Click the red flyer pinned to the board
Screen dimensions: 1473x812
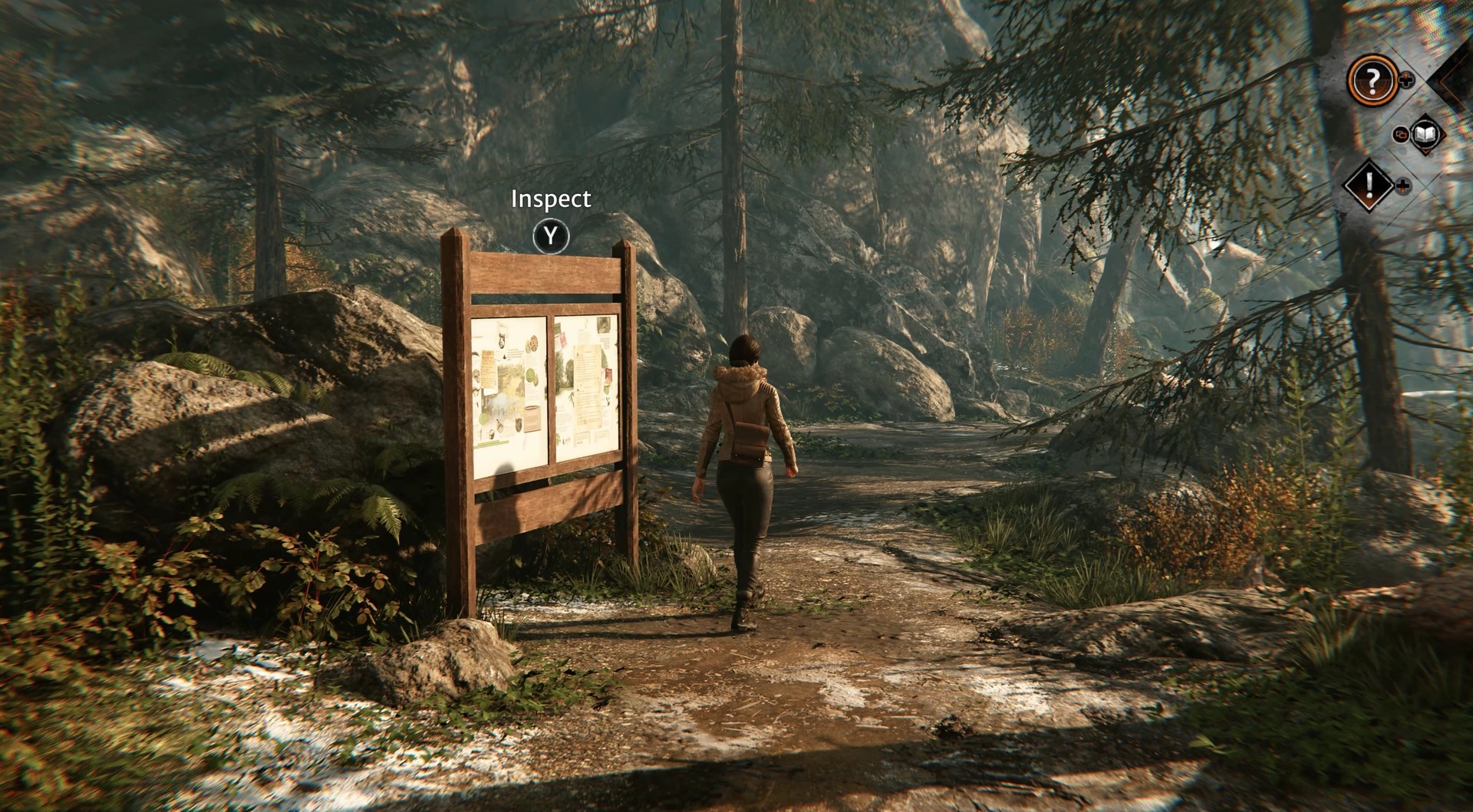(609, 375)
